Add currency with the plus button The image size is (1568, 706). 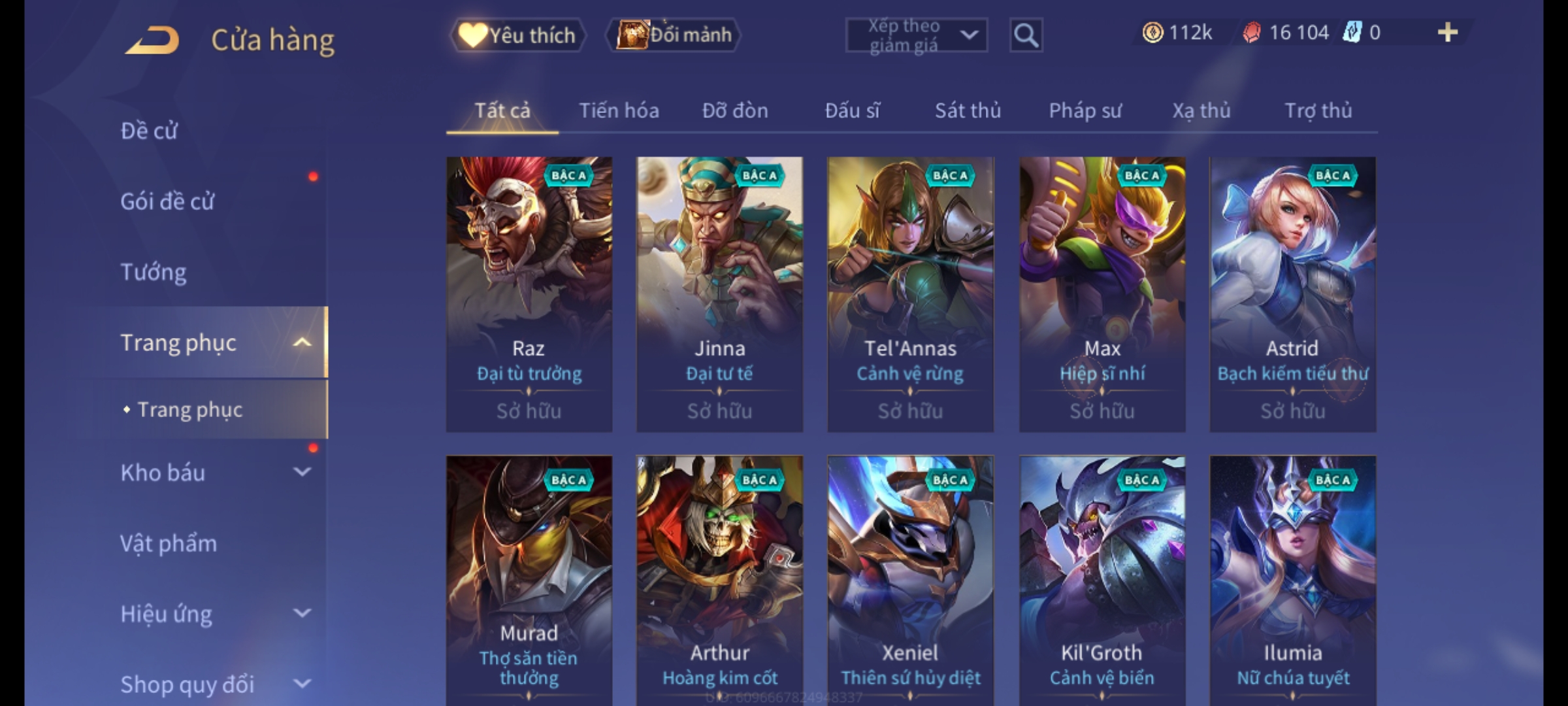[1447, 33]
